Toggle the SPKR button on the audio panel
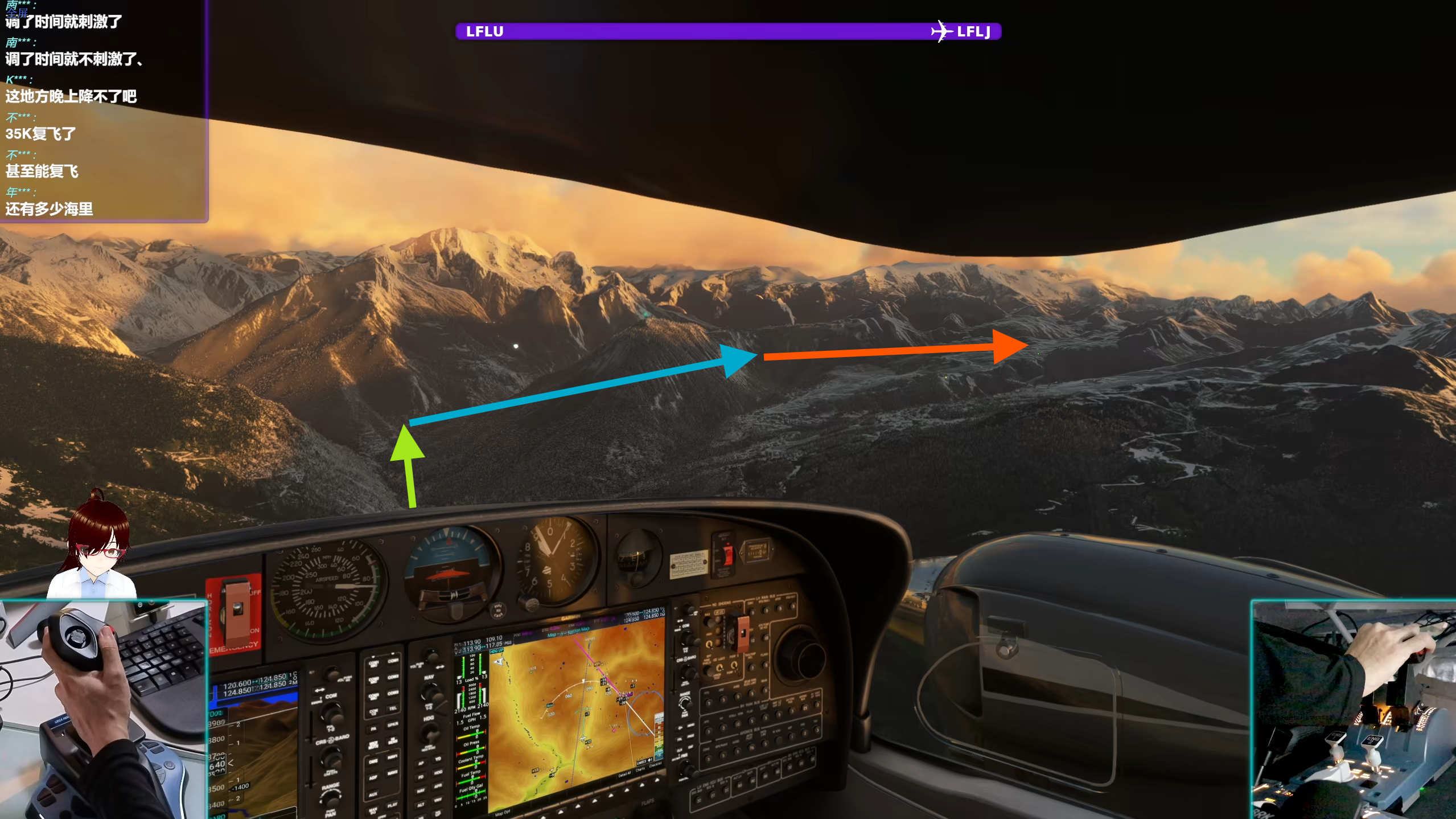The width and height of the screenshot is (1456, 819). [x=393, y=723]
